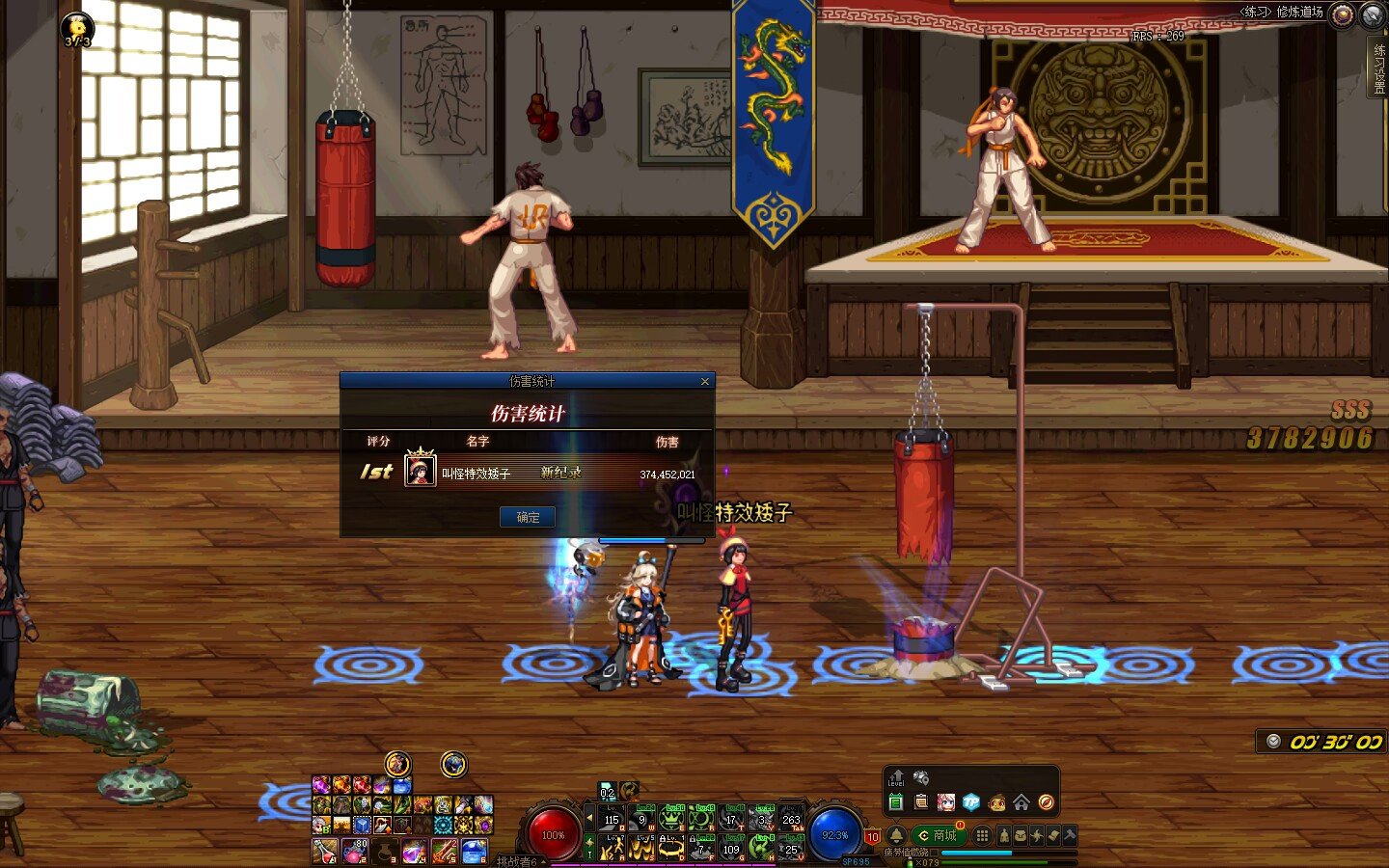The image size is (1389, 868).
Task: Open the clipboard quest list icon
Action: [x=921, y=802]
